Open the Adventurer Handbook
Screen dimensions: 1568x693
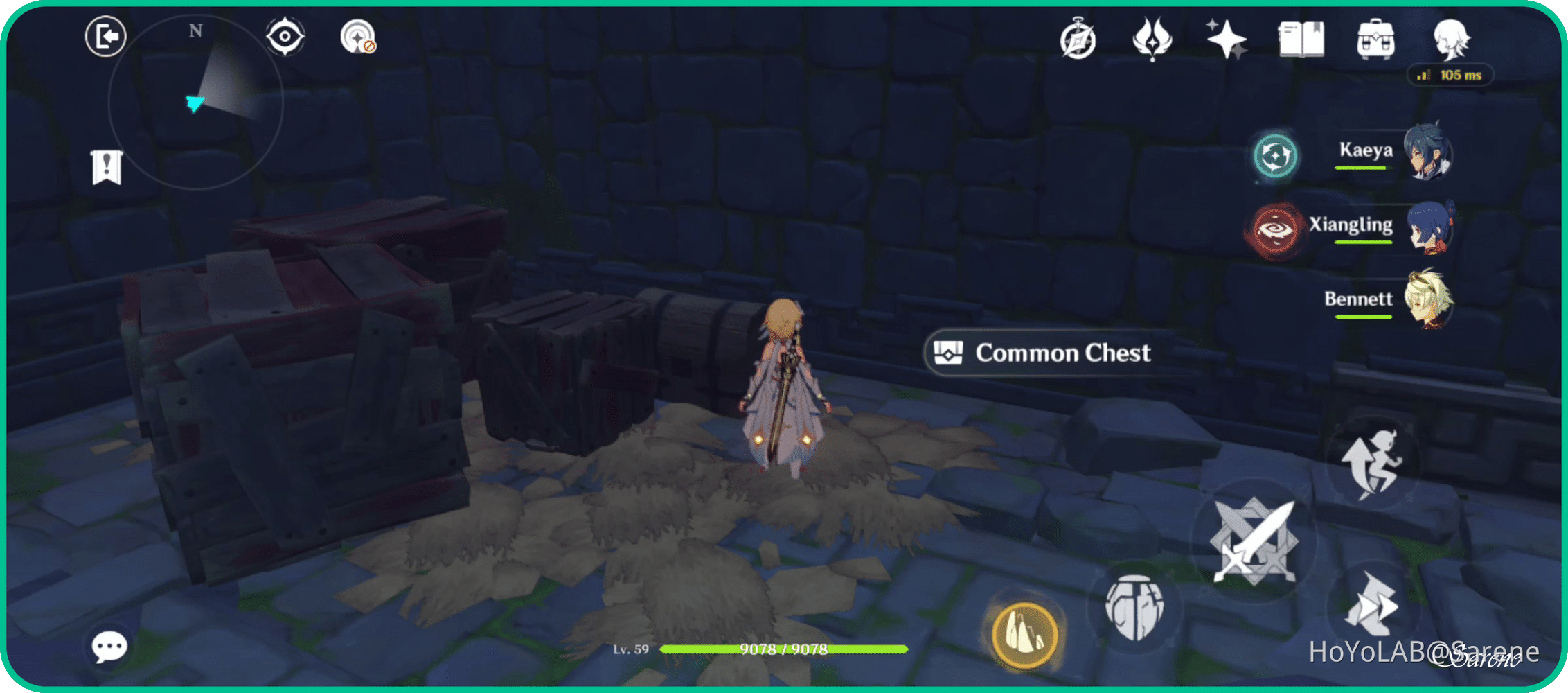click(x=1301, y=40)
